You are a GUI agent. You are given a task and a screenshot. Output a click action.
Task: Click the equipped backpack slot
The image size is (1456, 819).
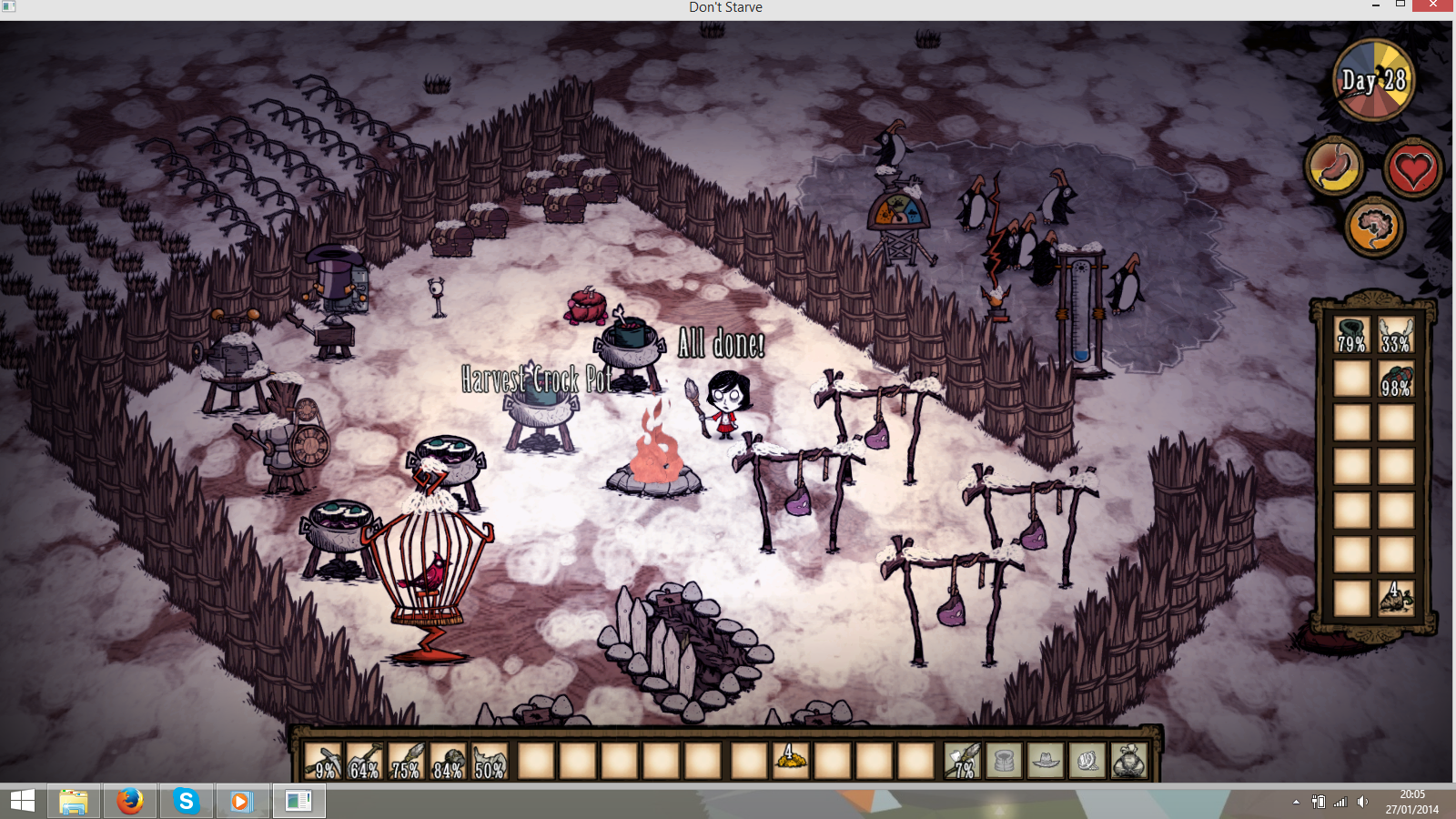(x=1128, y=761)
